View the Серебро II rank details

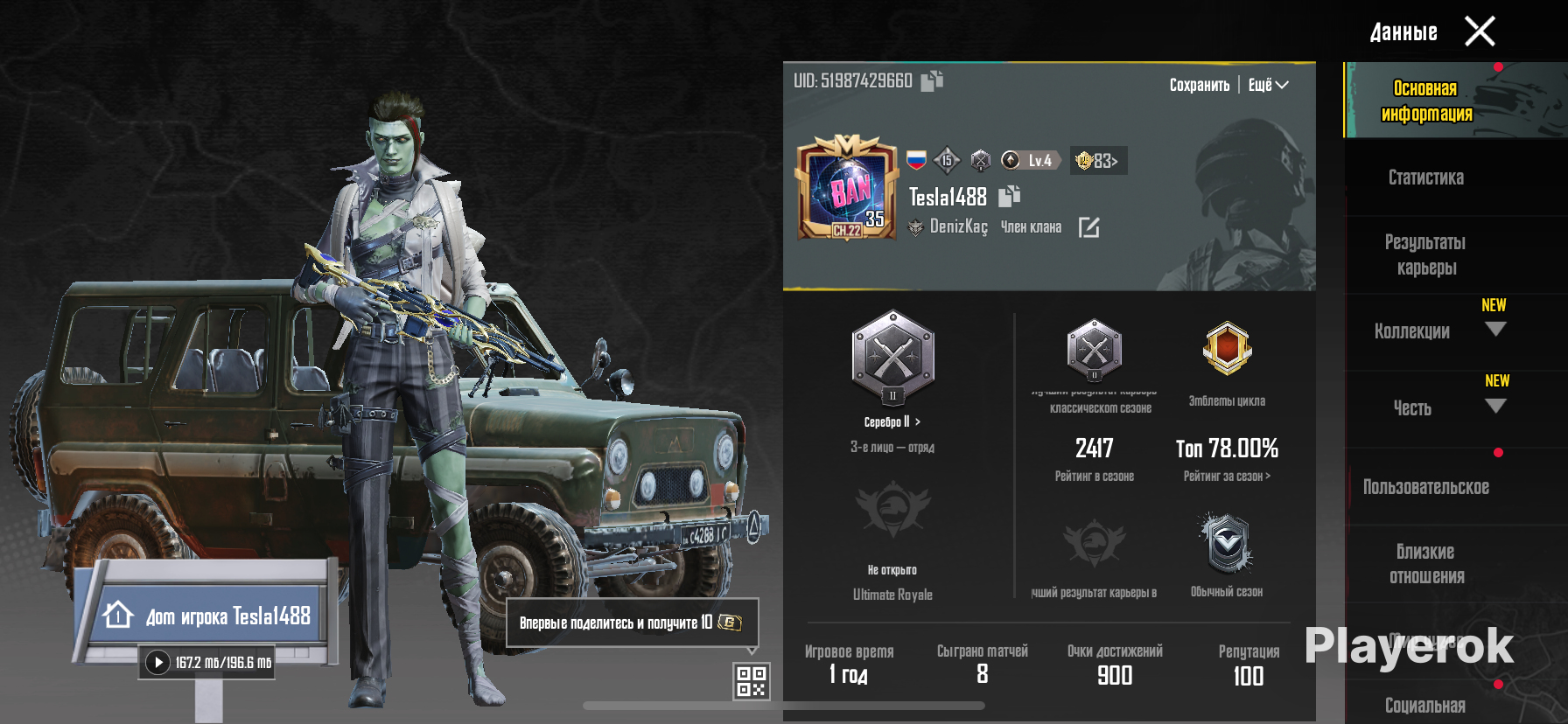tap(892, 421)
